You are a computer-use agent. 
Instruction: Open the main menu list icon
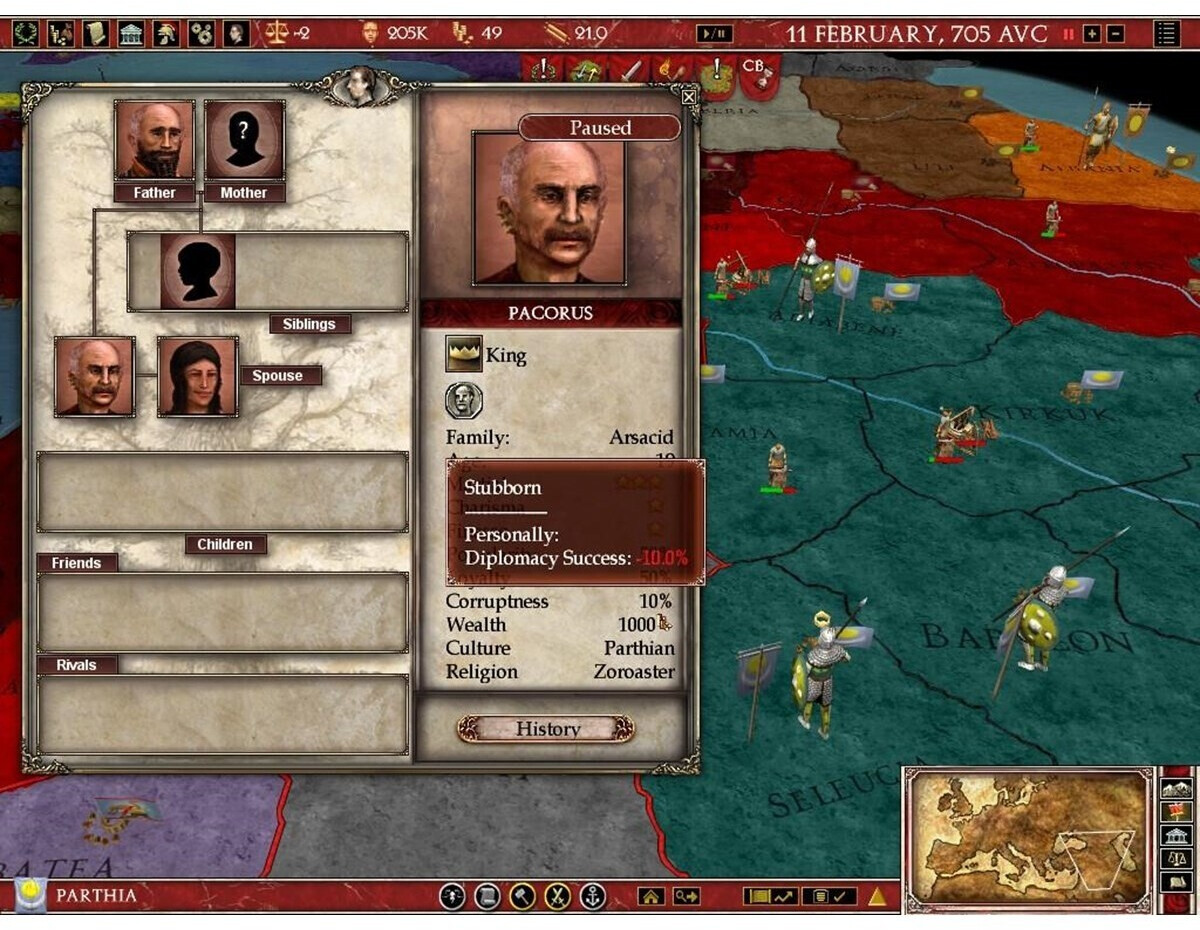tap(1166, 34)
